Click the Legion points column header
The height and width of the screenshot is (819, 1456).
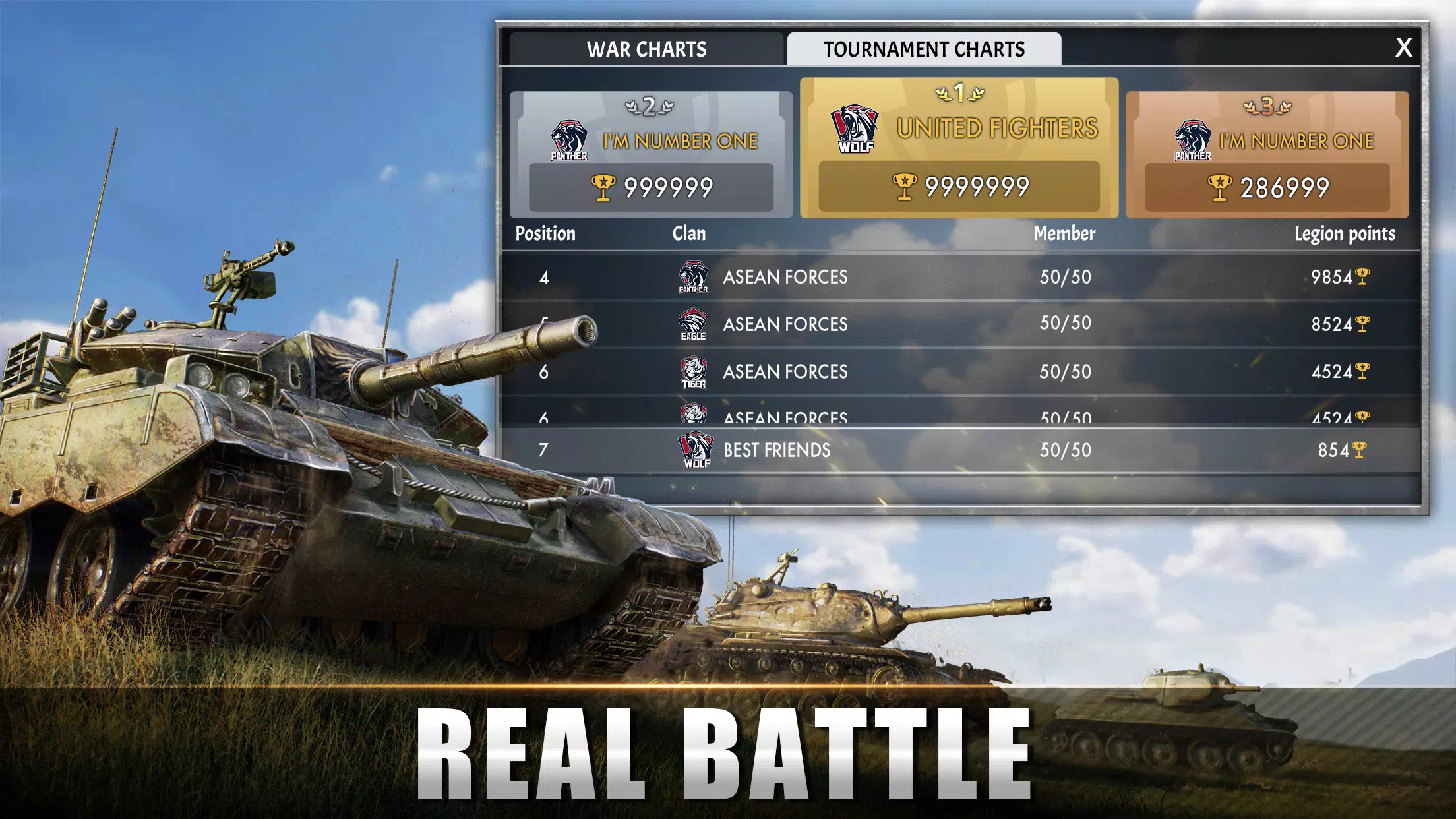(x=1349, y=233)
